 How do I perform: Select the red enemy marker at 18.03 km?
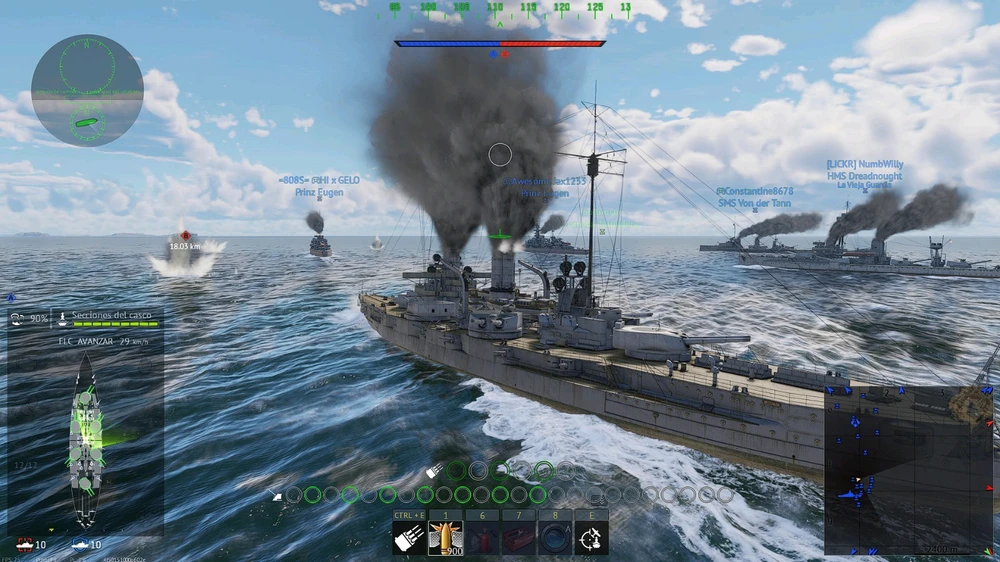point(185,236)
